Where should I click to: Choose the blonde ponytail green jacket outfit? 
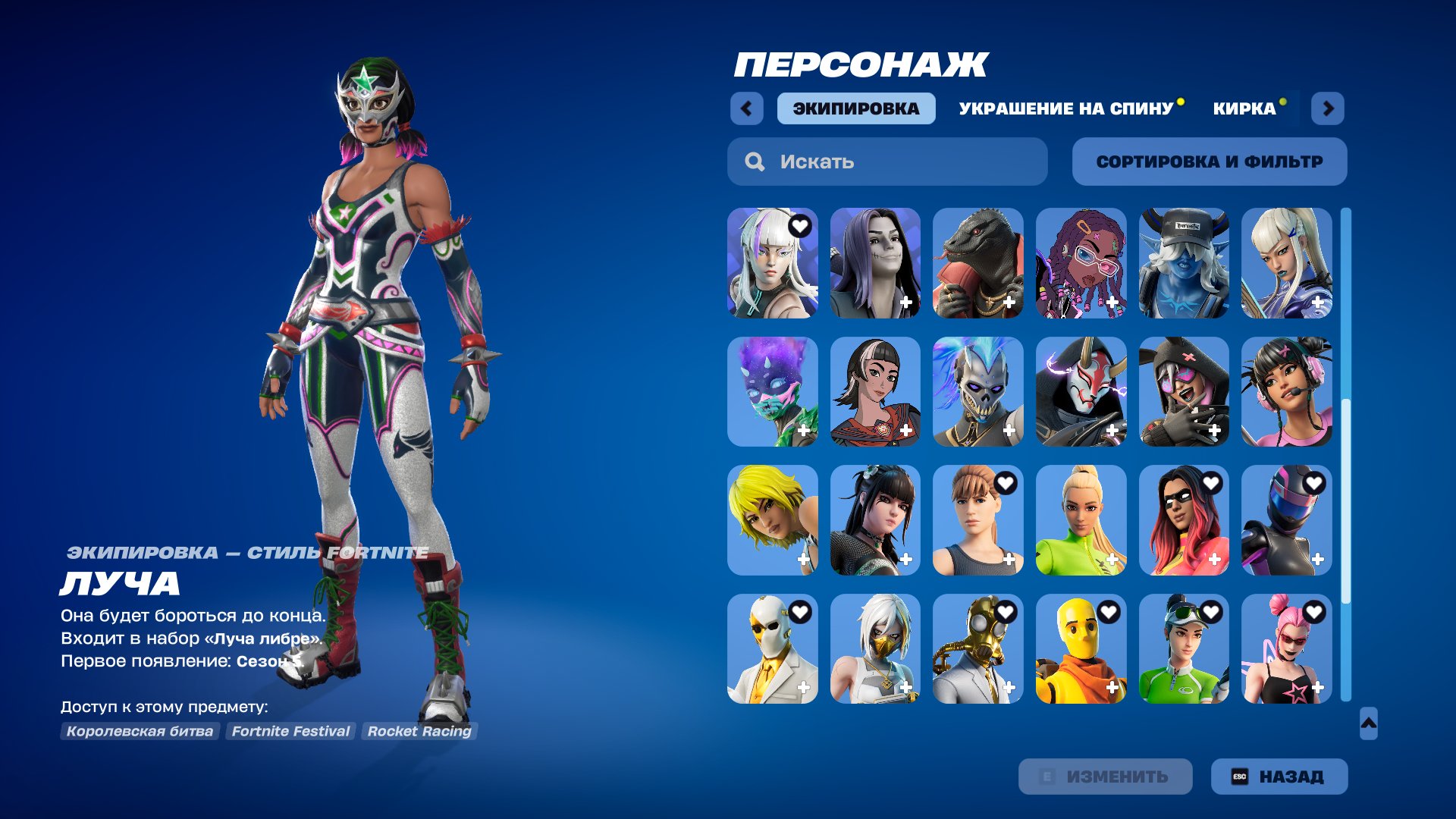coord(1081,520)
